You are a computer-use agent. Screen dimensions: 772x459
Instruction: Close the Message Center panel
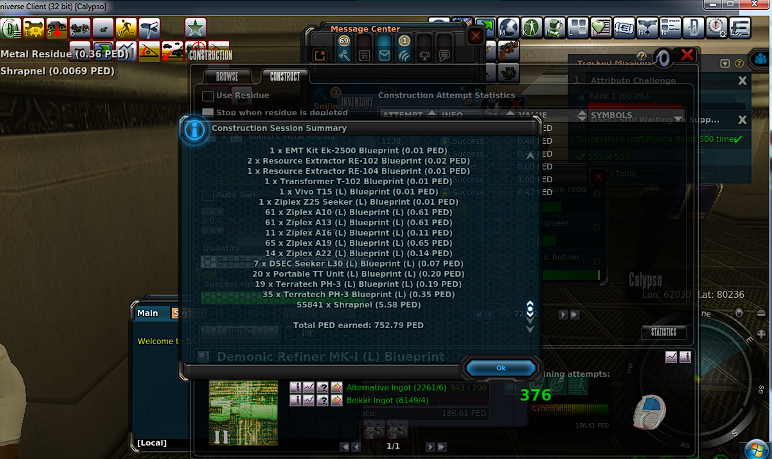coord(475,34)
